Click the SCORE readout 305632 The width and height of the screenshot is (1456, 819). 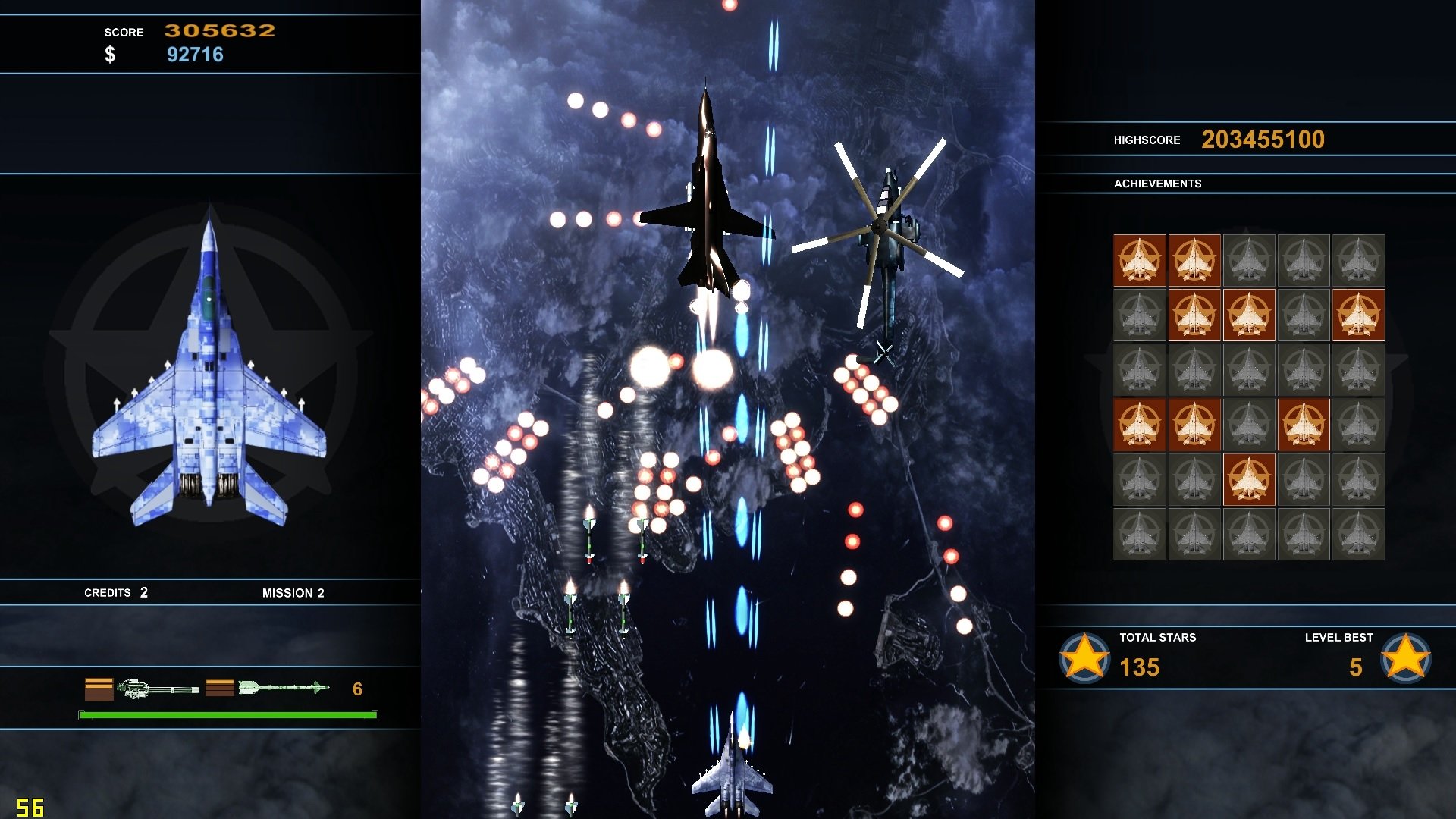(x=219, y=31)
